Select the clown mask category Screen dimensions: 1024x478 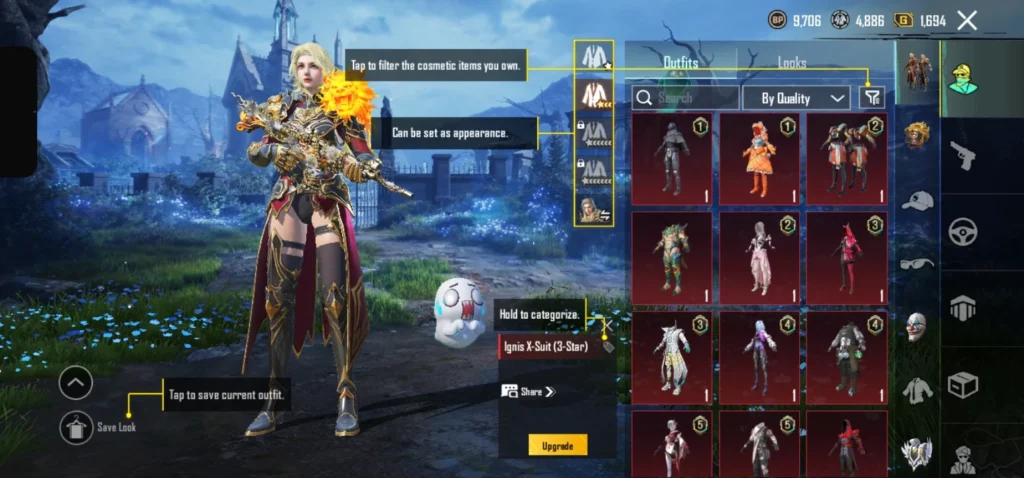pyautogui.click(x=917, y=325)
